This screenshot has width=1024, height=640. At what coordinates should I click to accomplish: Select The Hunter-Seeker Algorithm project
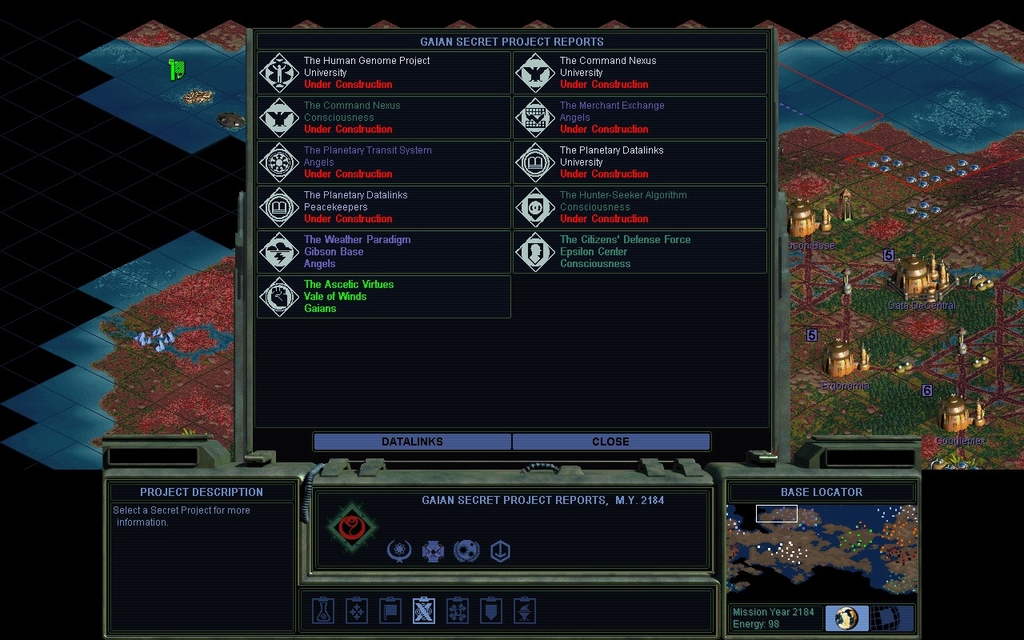click(x=640, y=207)
